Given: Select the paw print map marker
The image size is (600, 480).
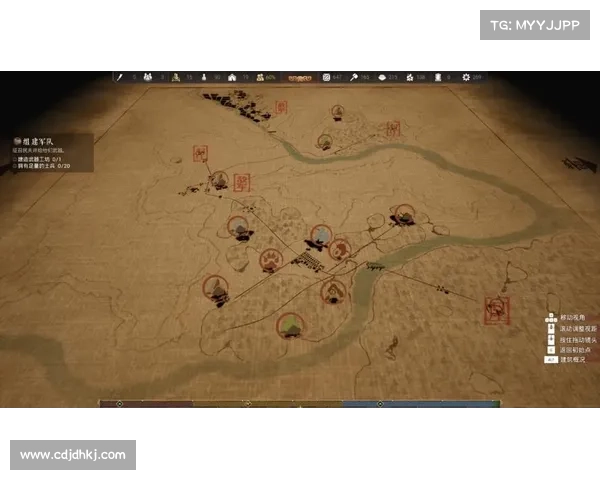Looking at the screenshot, I should pos(271,261).
